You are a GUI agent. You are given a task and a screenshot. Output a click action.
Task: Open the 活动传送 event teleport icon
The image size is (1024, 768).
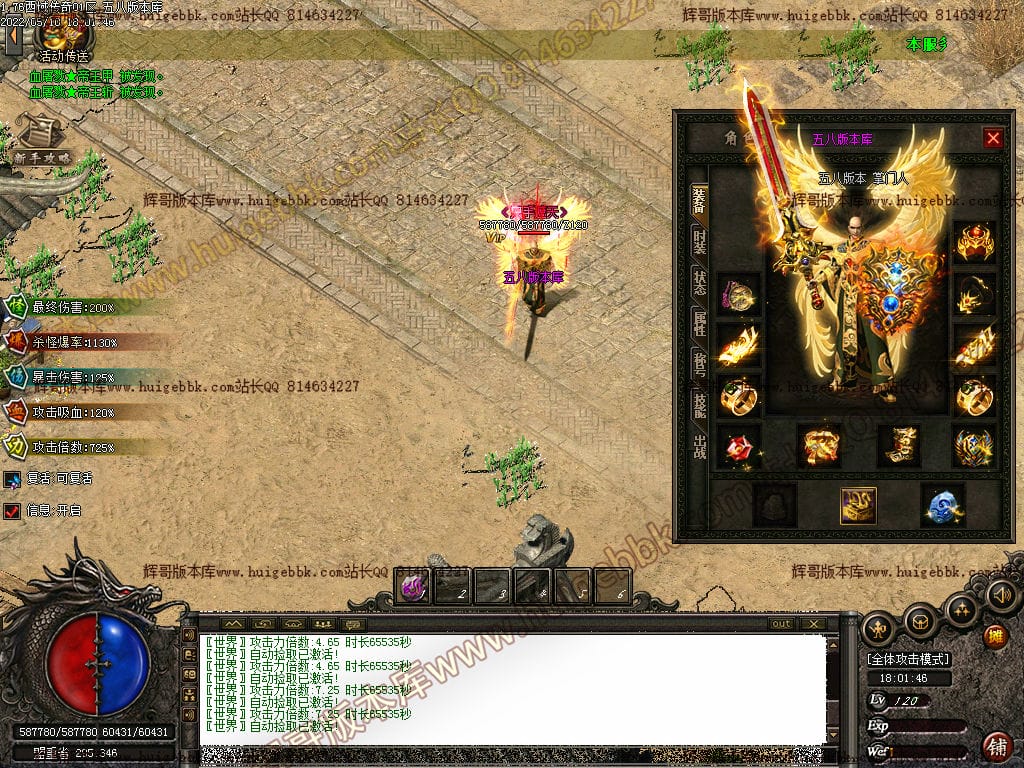coord(61,40)
